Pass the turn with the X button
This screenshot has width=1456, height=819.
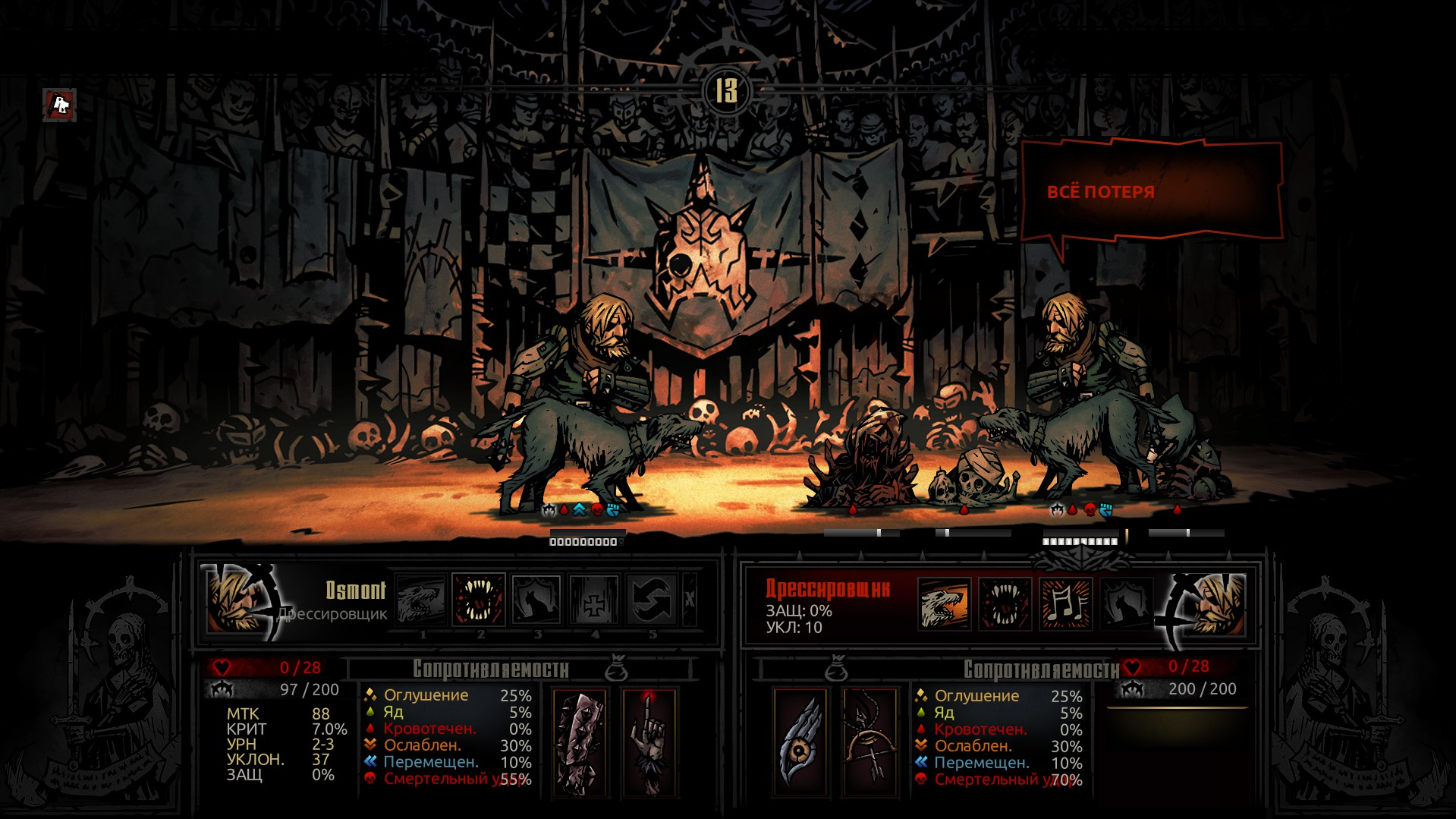click(689, 600)
